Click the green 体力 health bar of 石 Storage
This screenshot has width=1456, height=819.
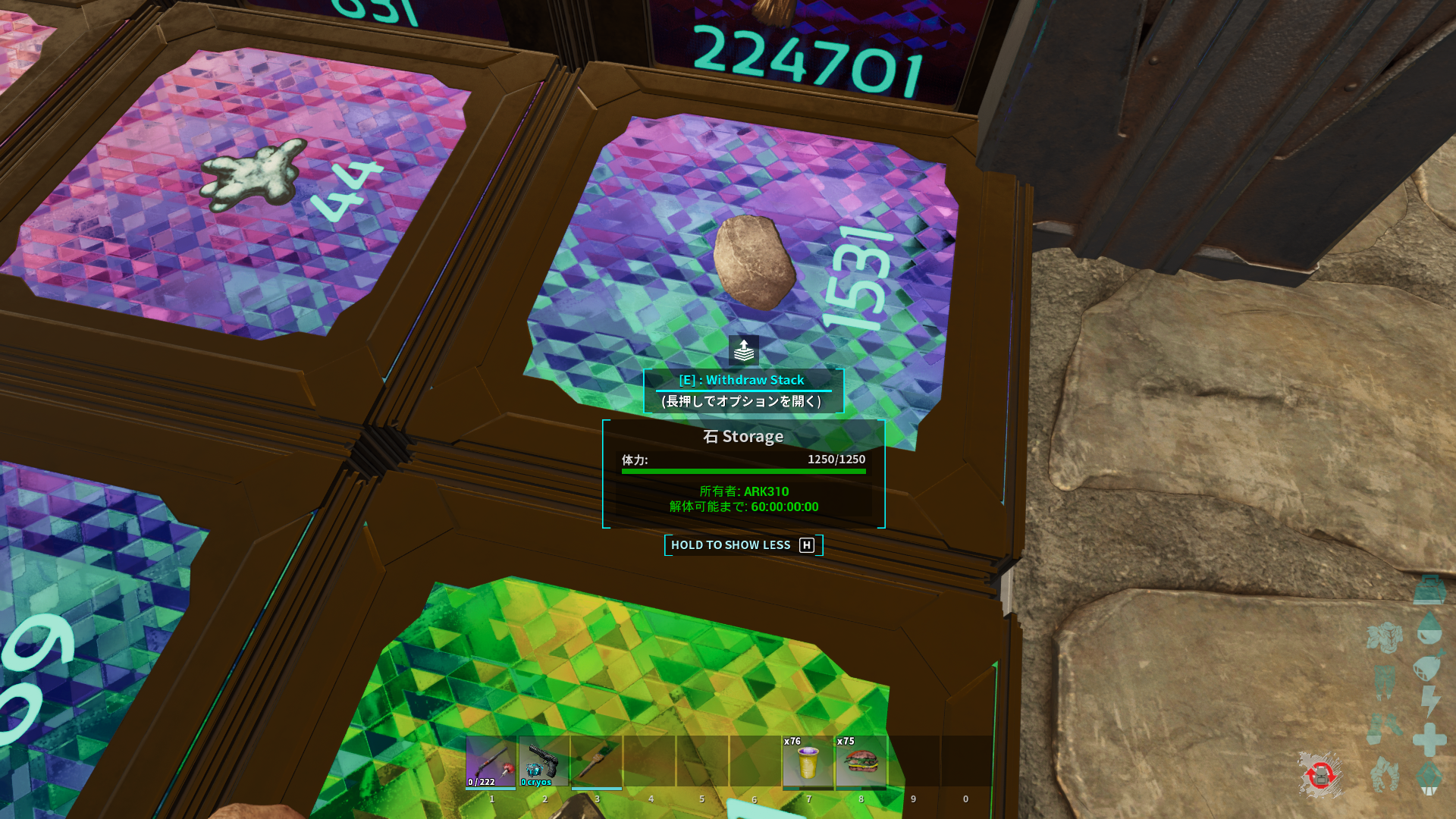(x=742, y=470)
